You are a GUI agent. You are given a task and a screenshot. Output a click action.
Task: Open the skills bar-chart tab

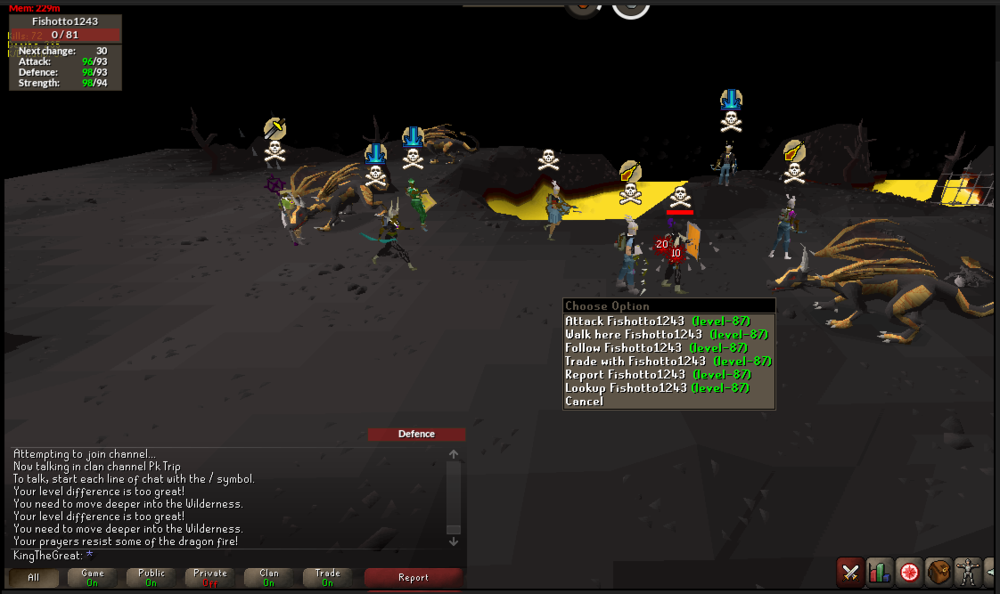coord(880,572)
